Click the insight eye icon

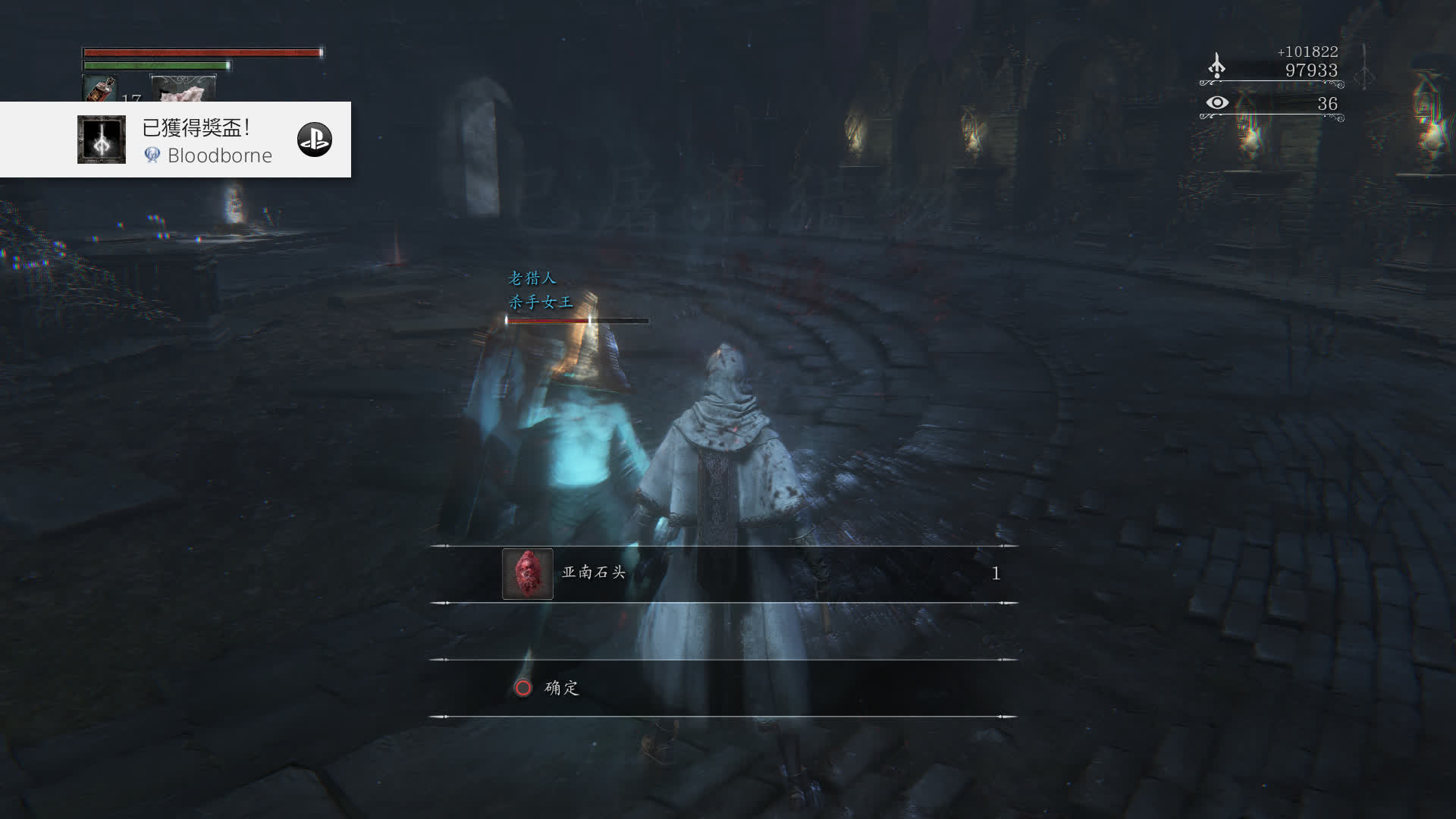pos(1219,102)
